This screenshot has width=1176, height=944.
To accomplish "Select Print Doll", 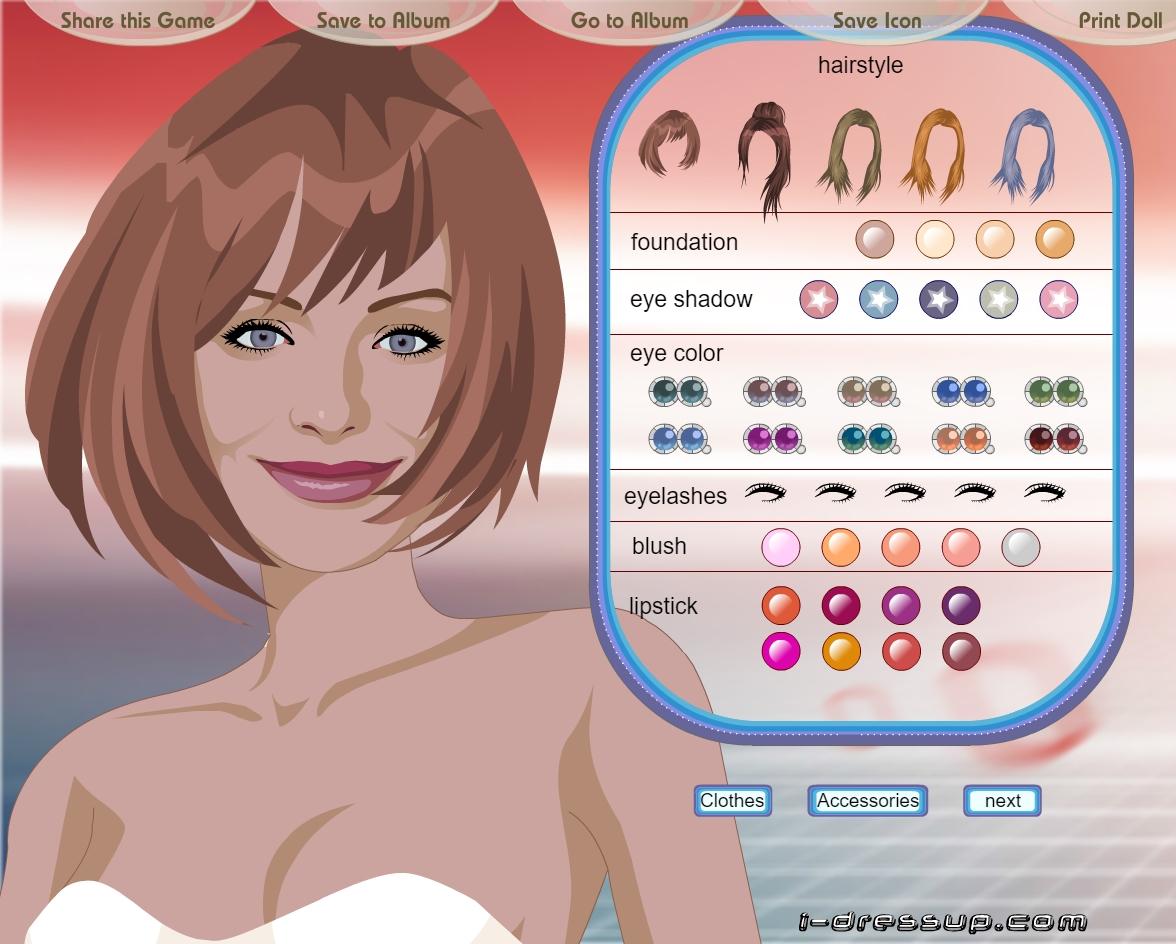I will [x=1119, y=20].
